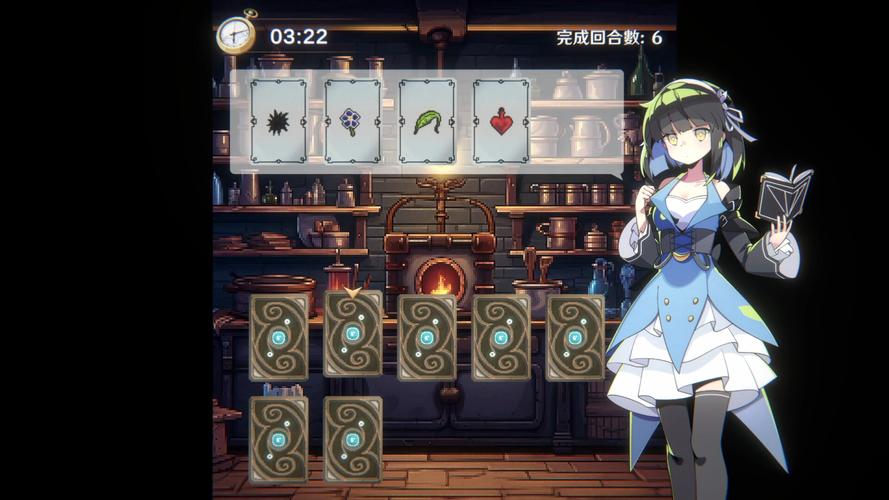Pick the green leaf card
The width and height of the screenshot is (889, 500).
[427, 121]
